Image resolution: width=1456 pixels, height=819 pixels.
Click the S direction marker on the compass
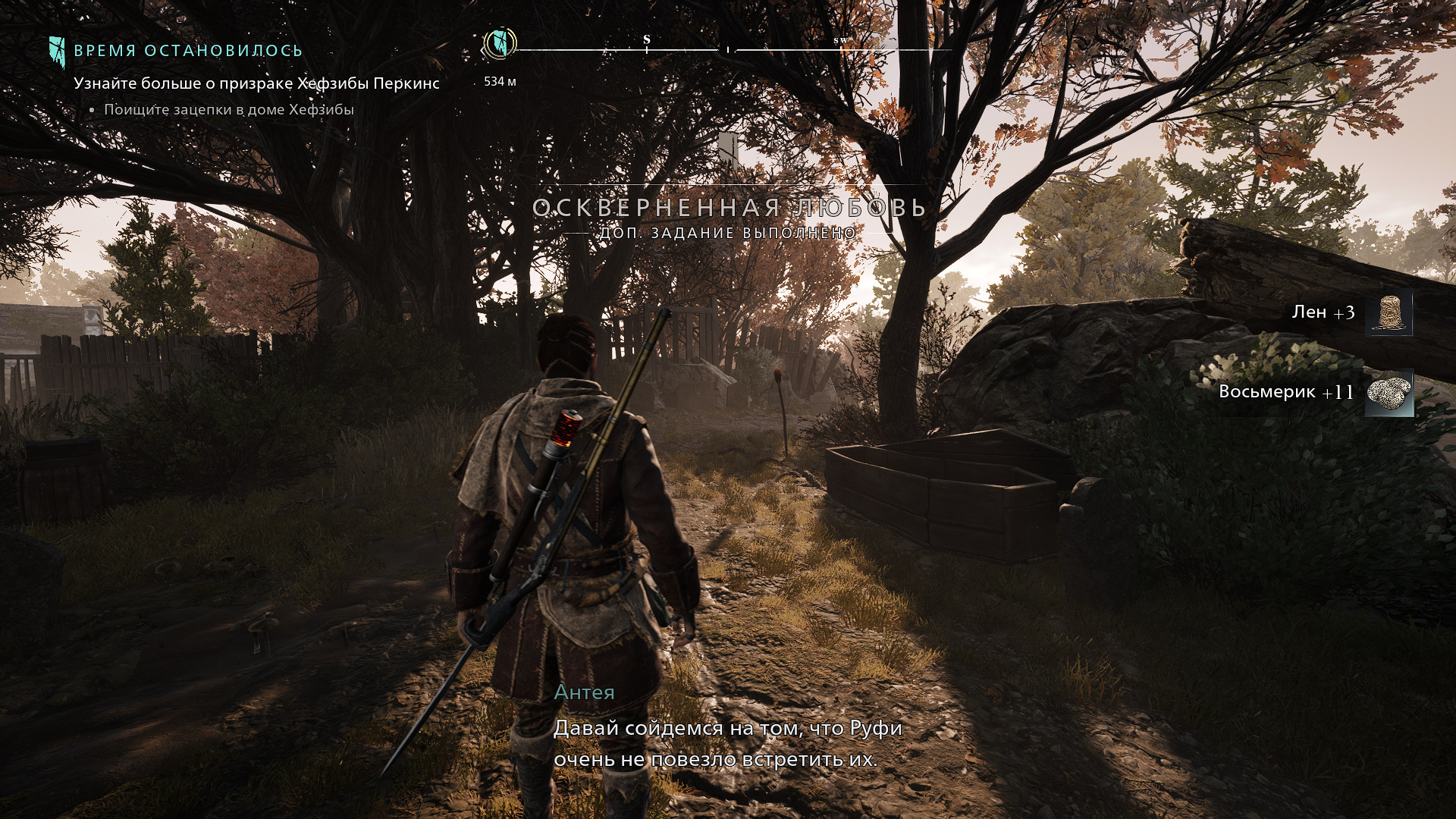tap(647, 40)
